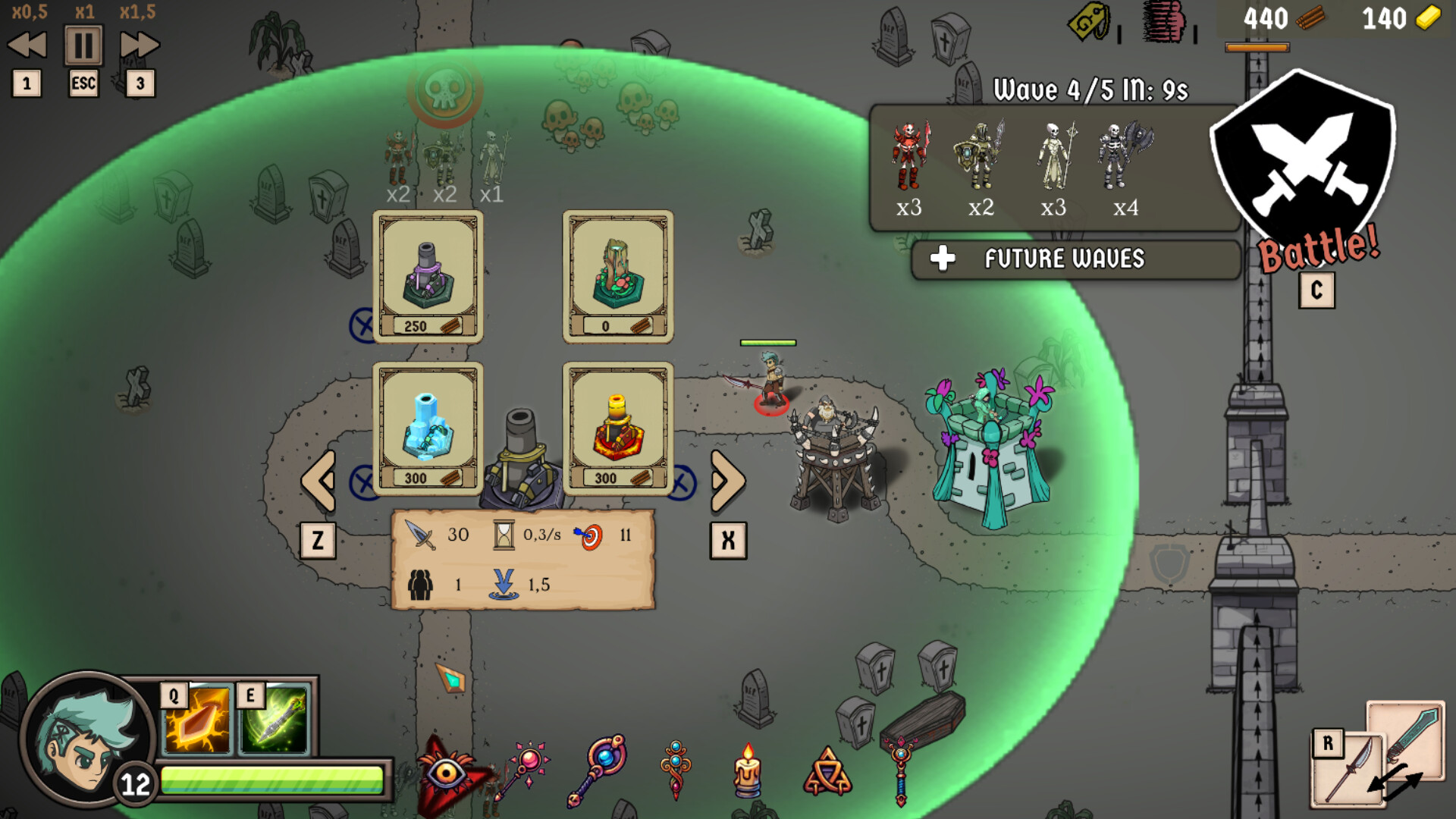Screen dimensions: 1456x819
Task: Enable x1.5 game speed
Action: pos(138,43)
